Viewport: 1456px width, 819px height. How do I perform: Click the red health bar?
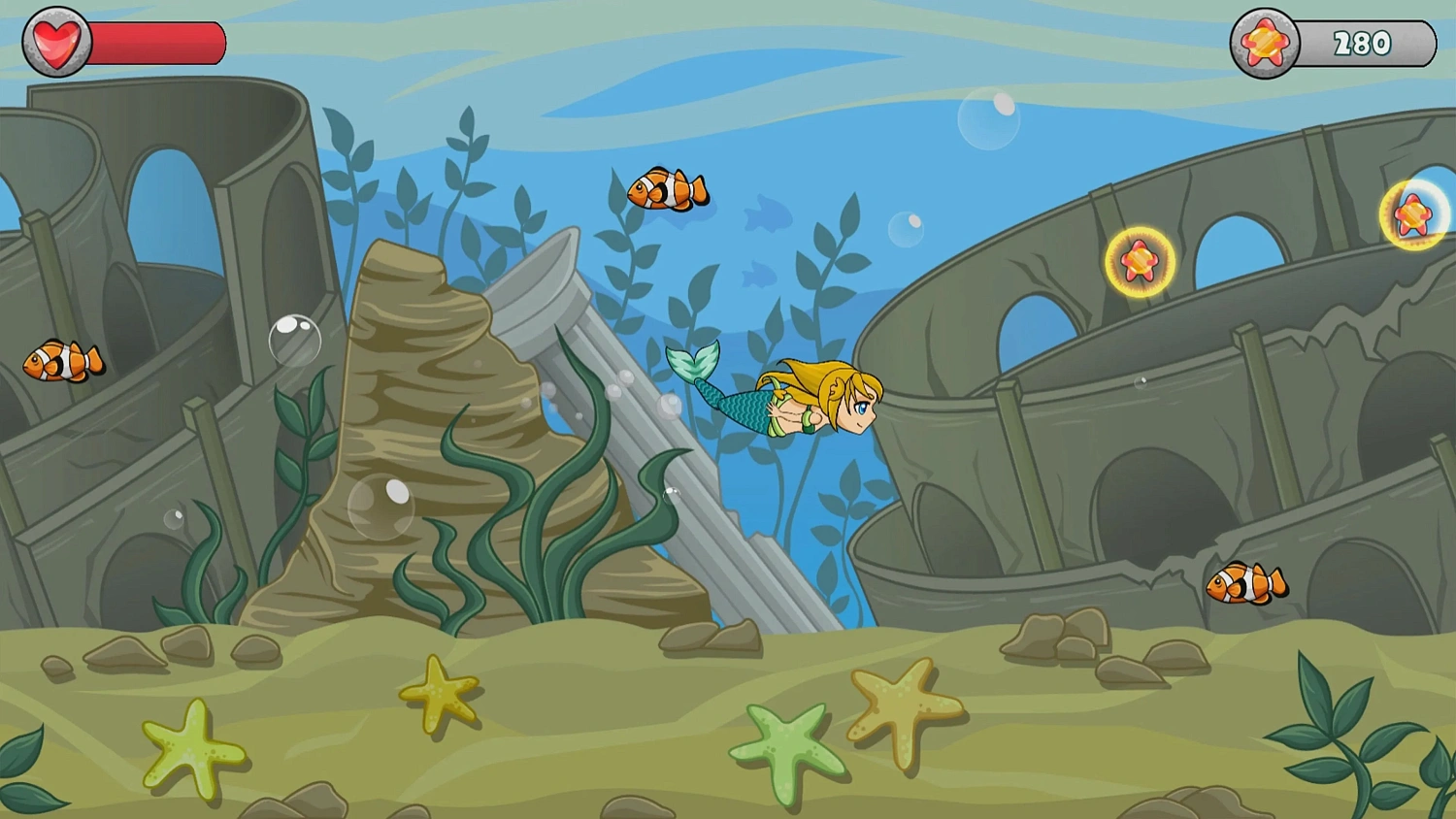[155, 42]
